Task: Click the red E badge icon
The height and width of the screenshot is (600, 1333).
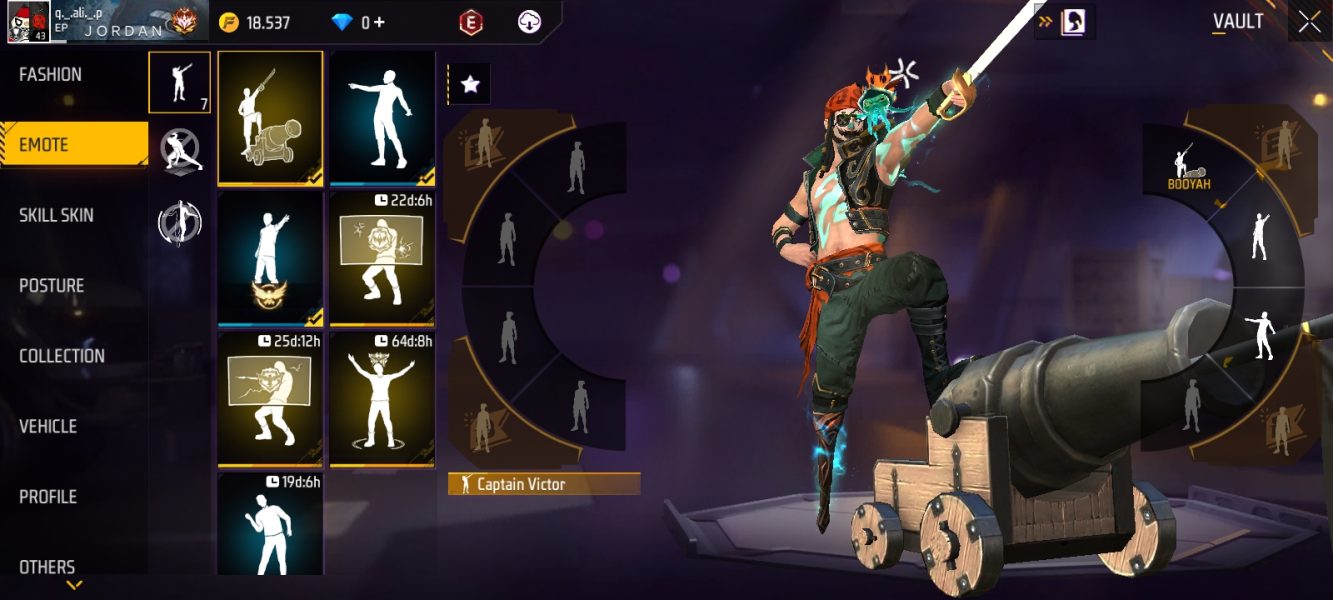Action: 471,22
